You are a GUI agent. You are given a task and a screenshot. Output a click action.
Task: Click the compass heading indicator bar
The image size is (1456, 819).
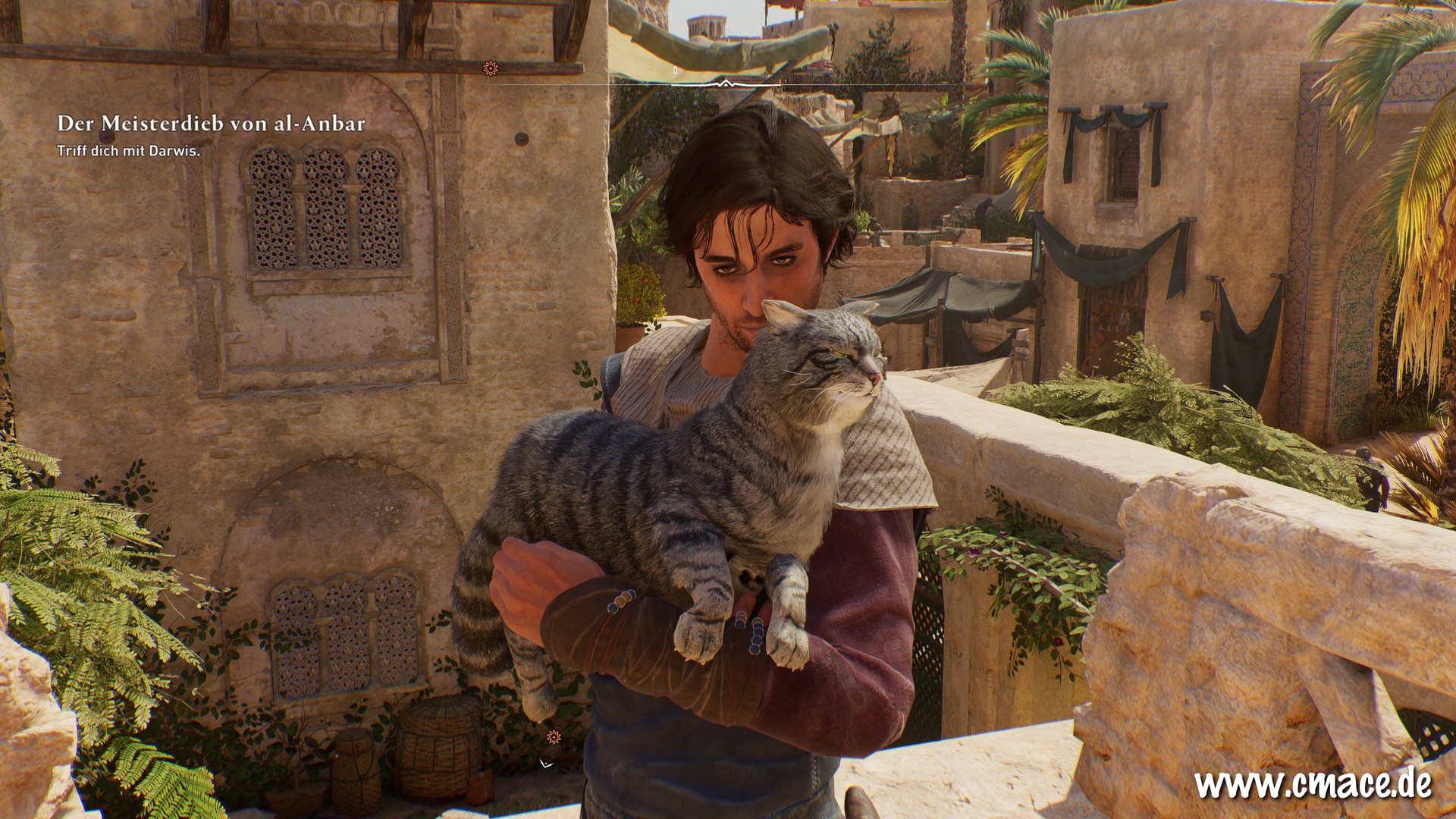click(726, 83)
